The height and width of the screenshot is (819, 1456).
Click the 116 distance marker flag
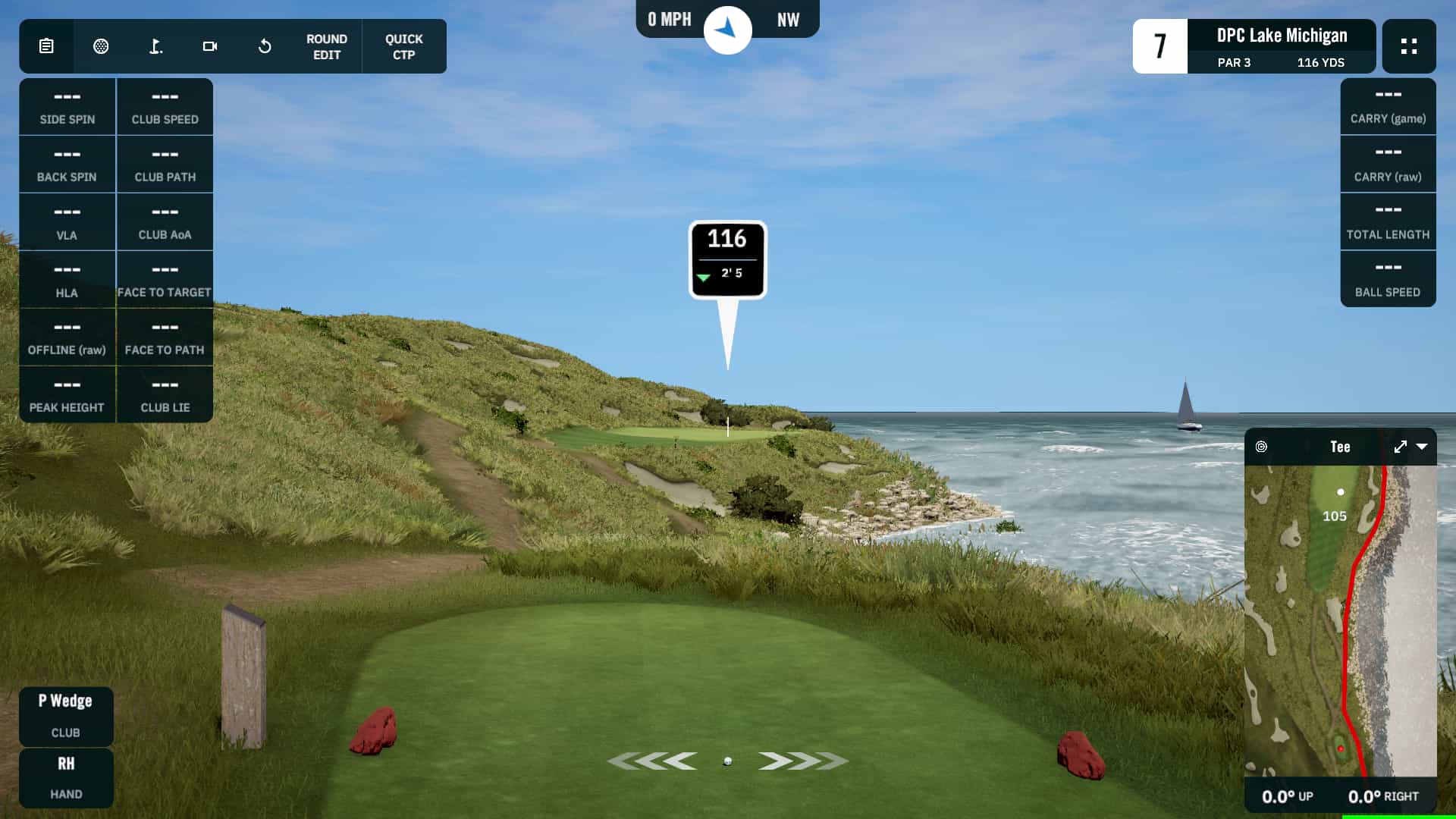(727, 258)
